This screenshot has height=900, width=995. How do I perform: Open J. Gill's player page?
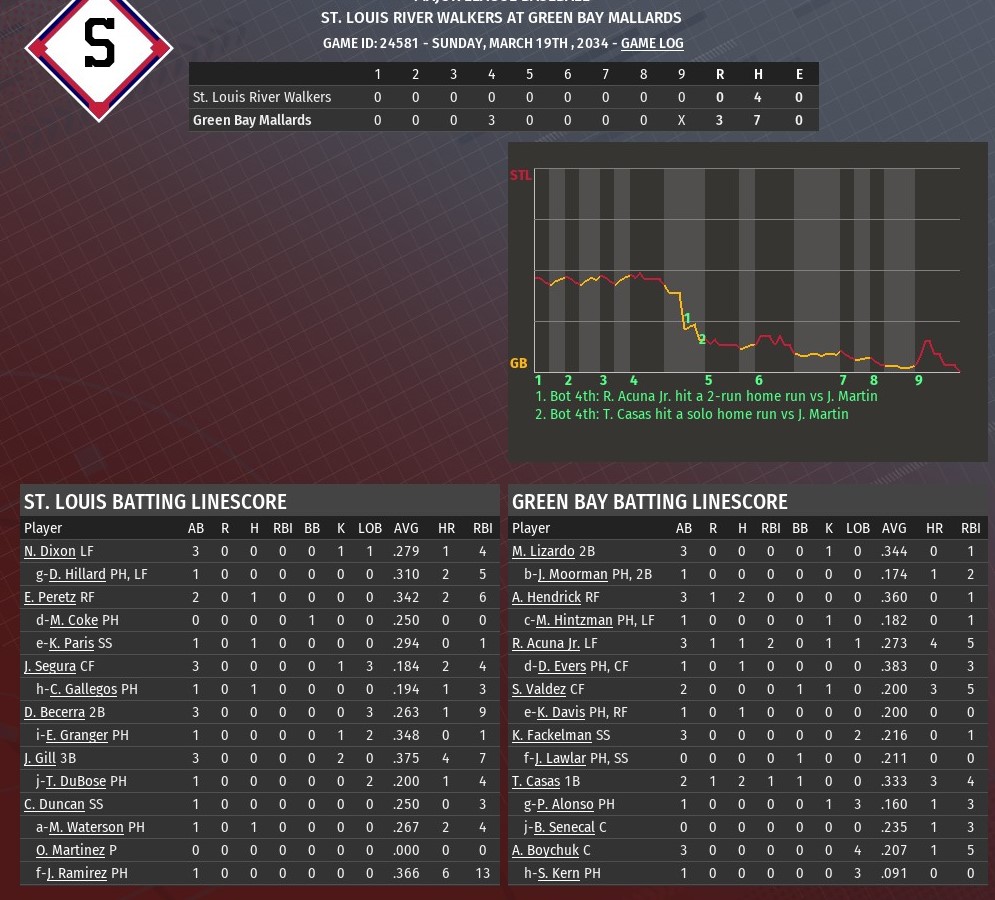tap(39, 758)
